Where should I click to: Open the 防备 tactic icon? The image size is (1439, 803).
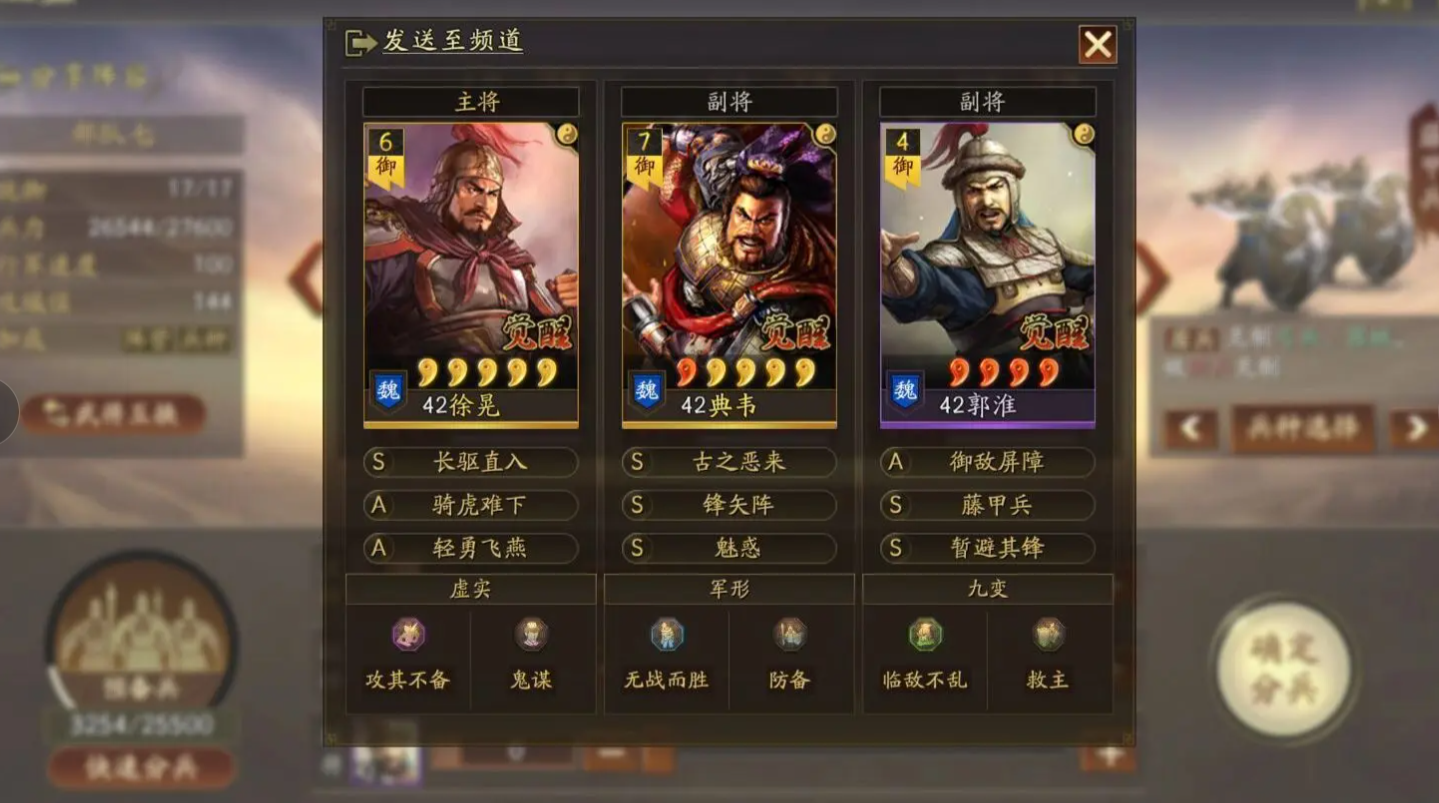790,632
